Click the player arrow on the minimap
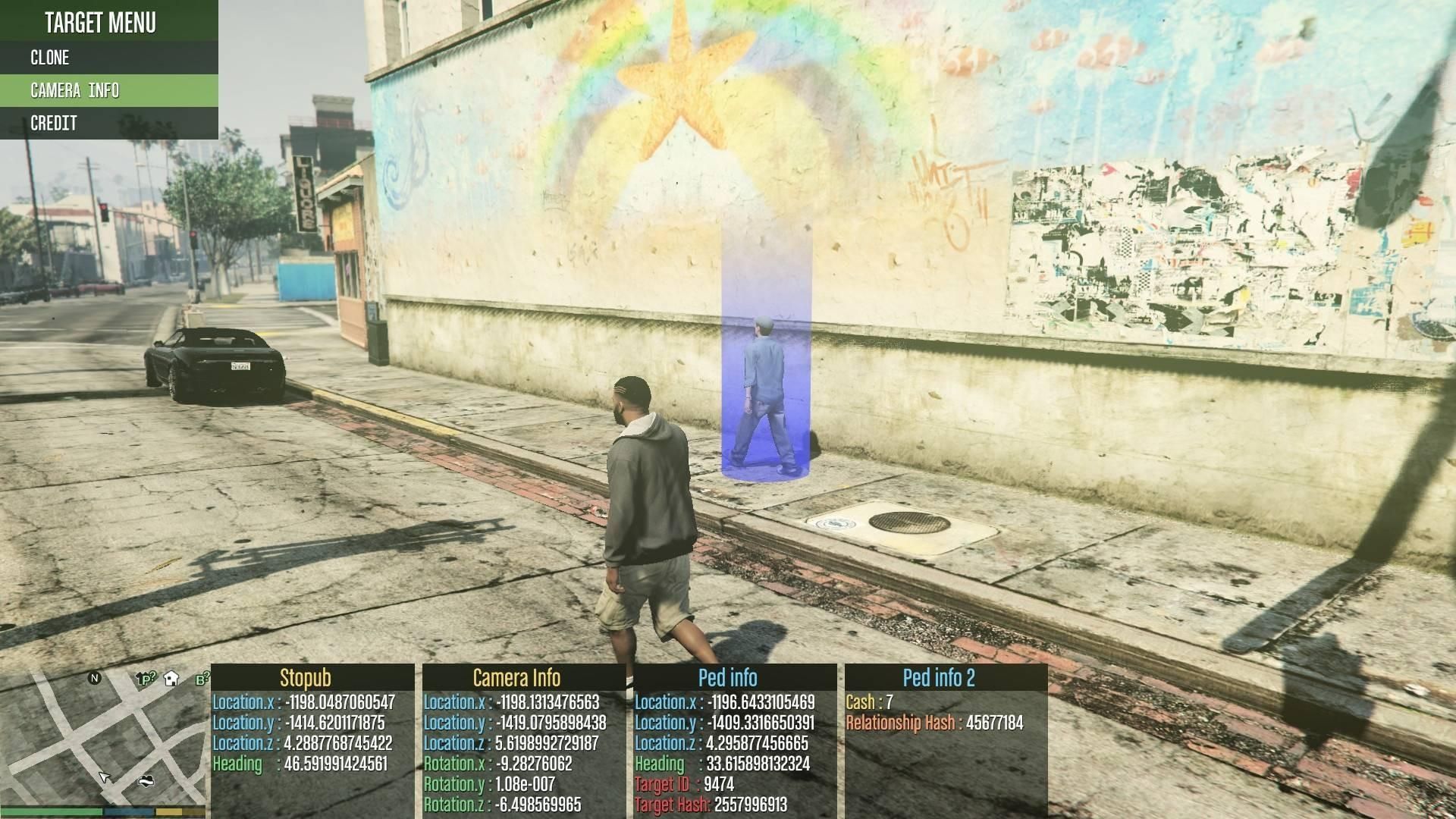Screen dimensions: 1456x819 (x=105, y=777)
